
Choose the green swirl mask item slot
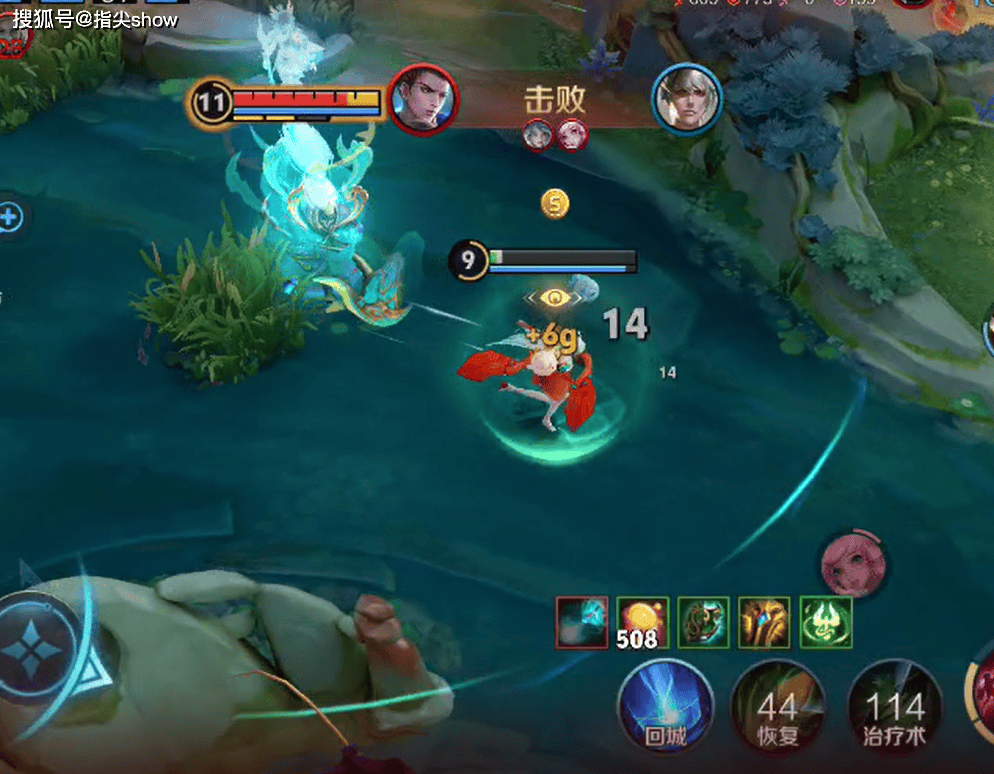703,622
